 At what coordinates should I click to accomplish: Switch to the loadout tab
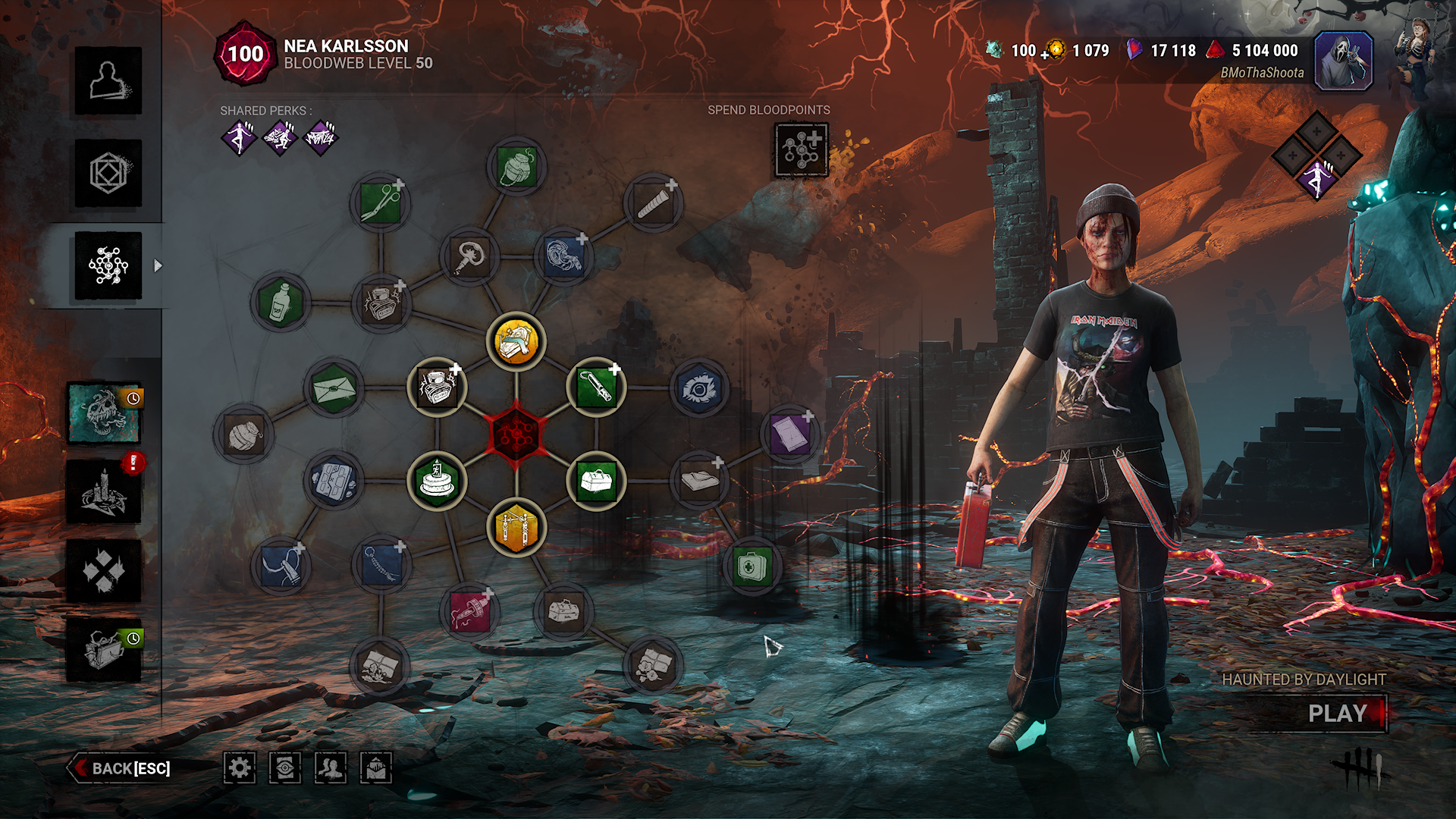(108, 174)
